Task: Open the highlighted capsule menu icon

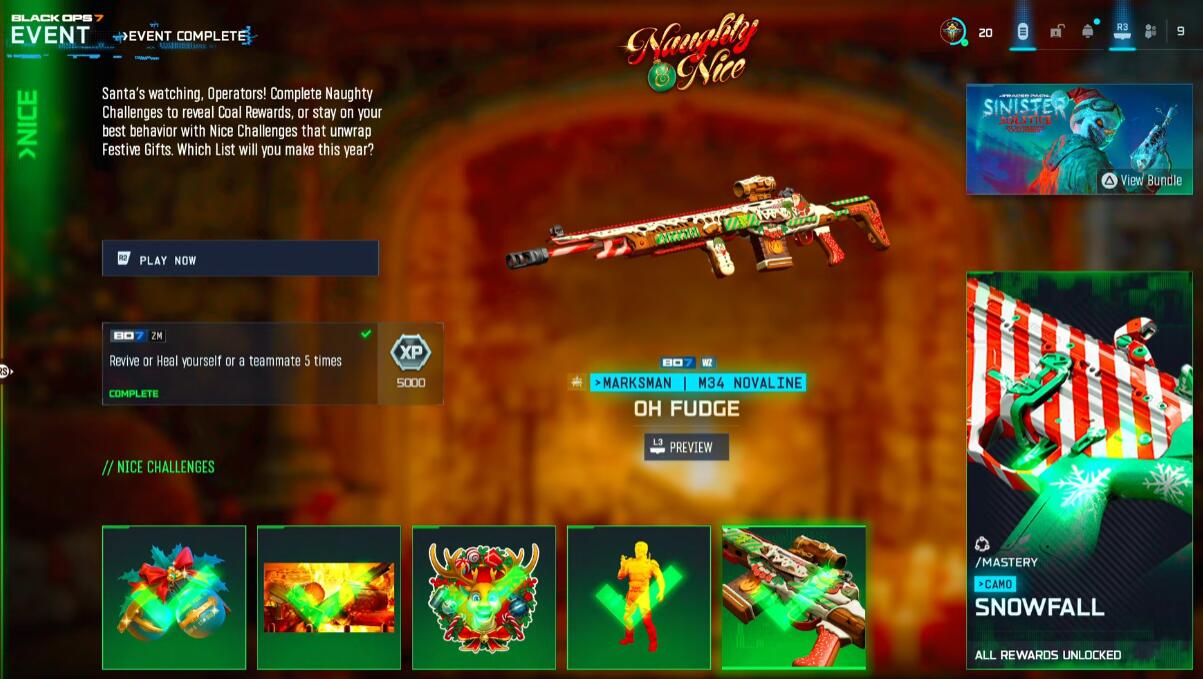Action: coord(1022,32)
